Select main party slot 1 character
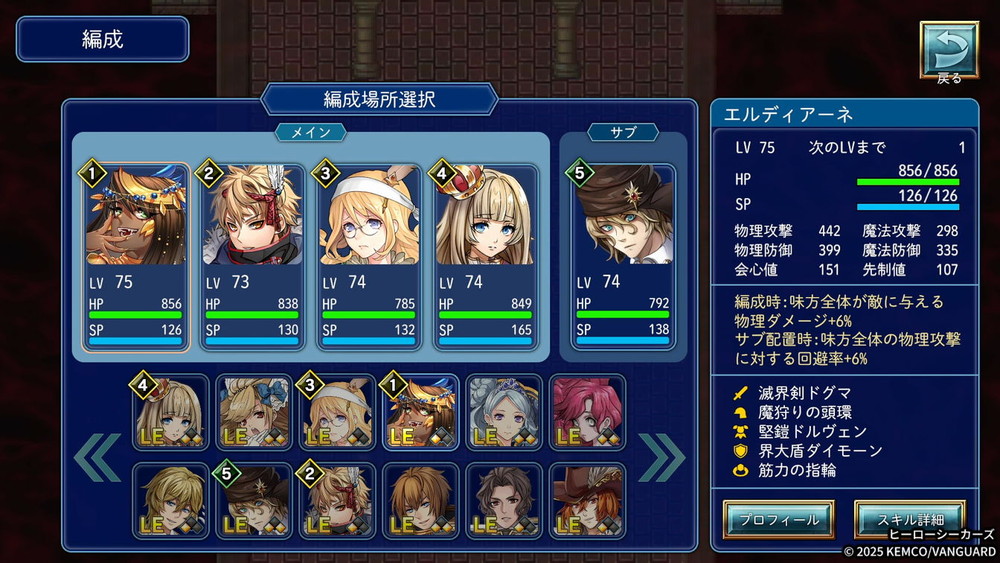Viewport: 1000px width, 563px height. (x=136, y=257)
